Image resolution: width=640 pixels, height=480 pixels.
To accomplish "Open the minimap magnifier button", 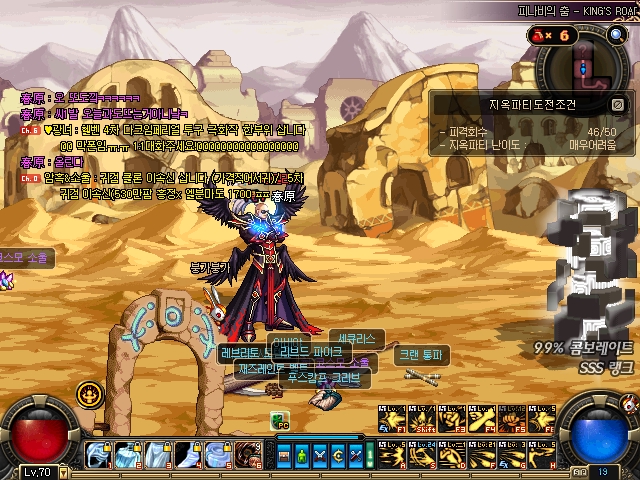I will click(x=616, y=35).
